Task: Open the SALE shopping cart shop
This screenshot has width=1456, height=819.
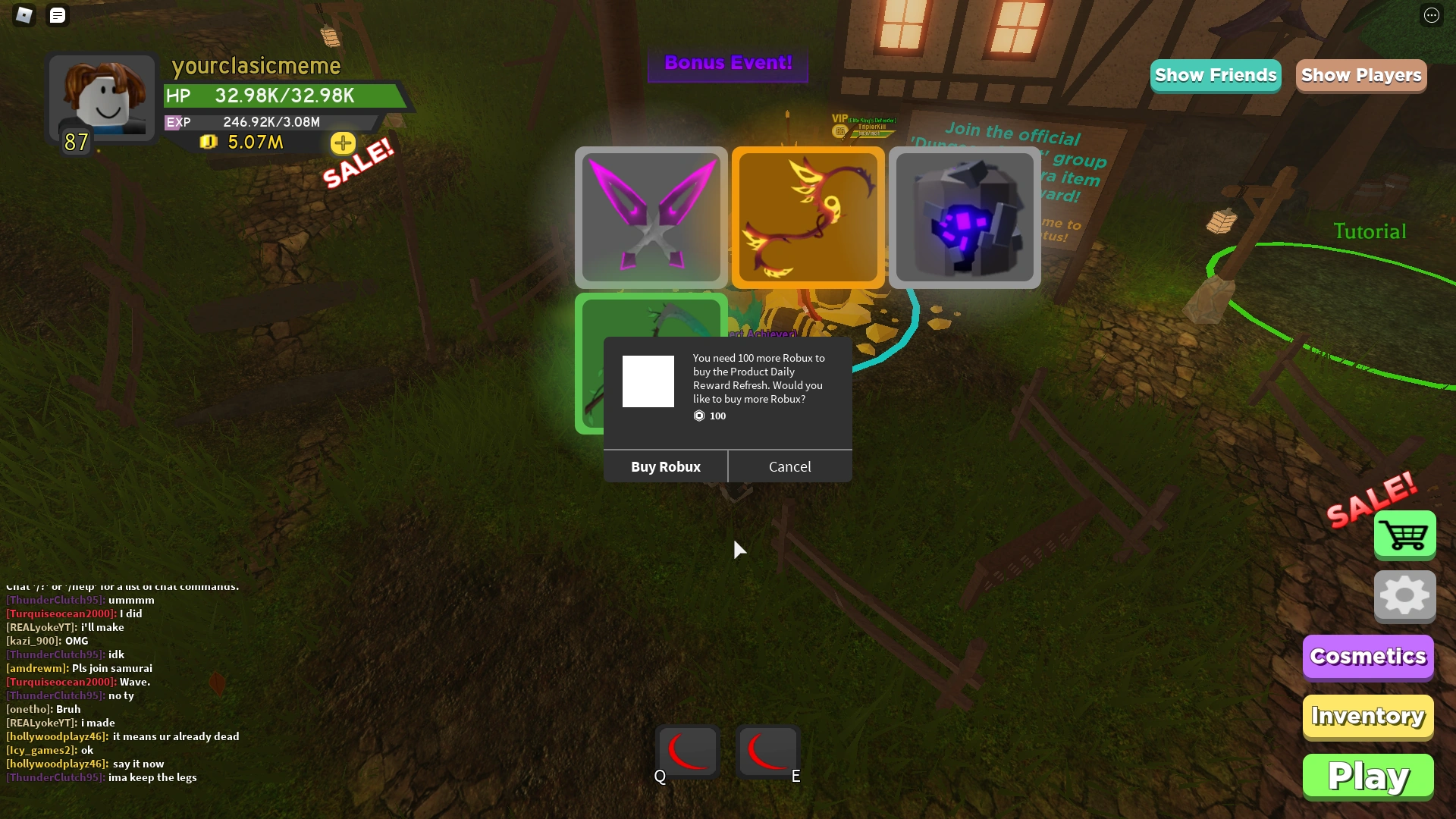Action: click(1404, 535)
